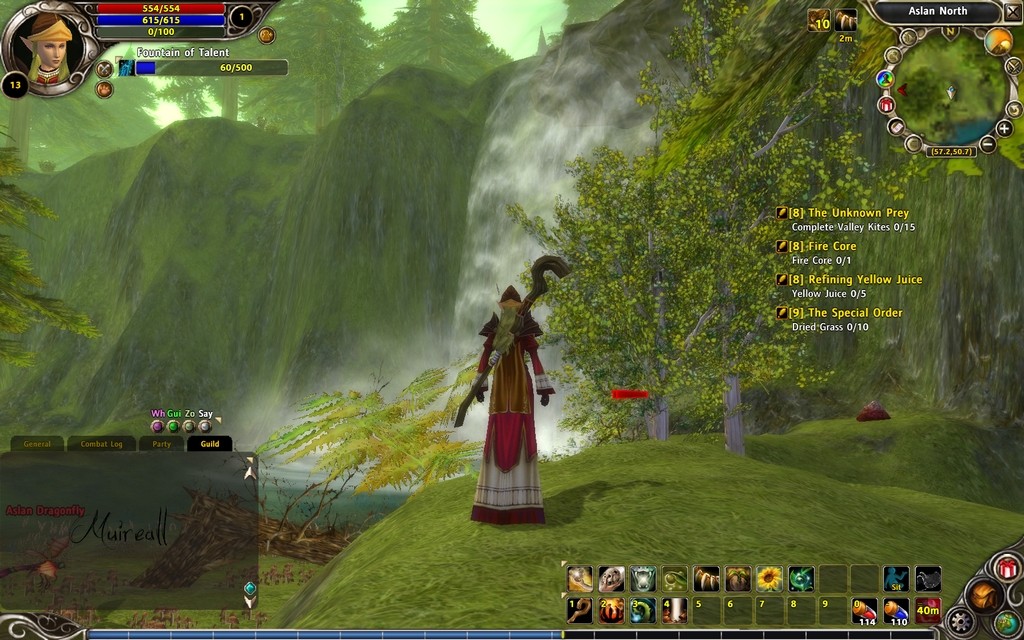Zoom out the minimap with minus button
The height and width of the screenshot is (640, 1024).
pos(987,144)
